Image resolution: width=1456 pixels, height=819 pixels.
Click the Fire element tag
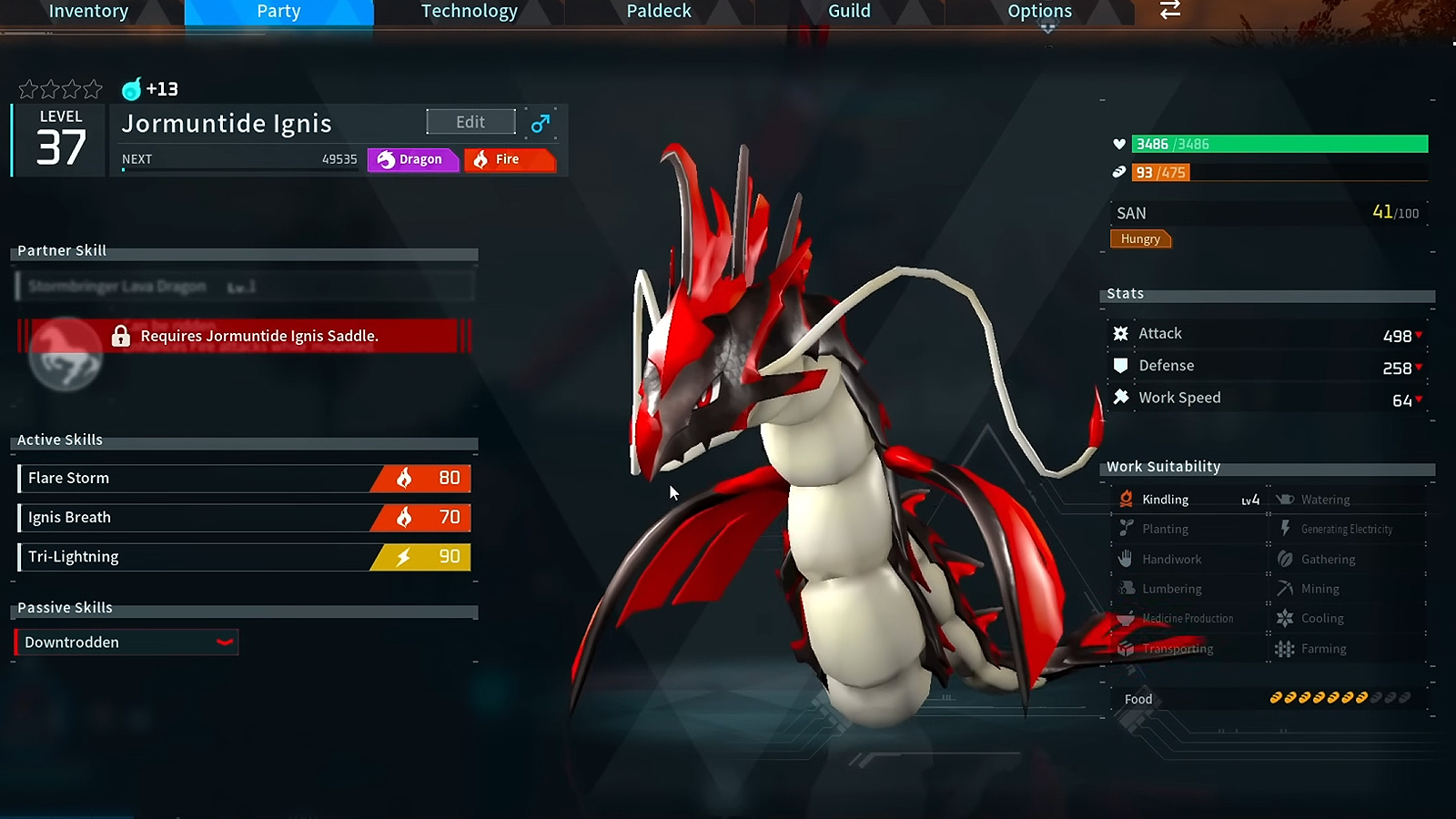508,159
